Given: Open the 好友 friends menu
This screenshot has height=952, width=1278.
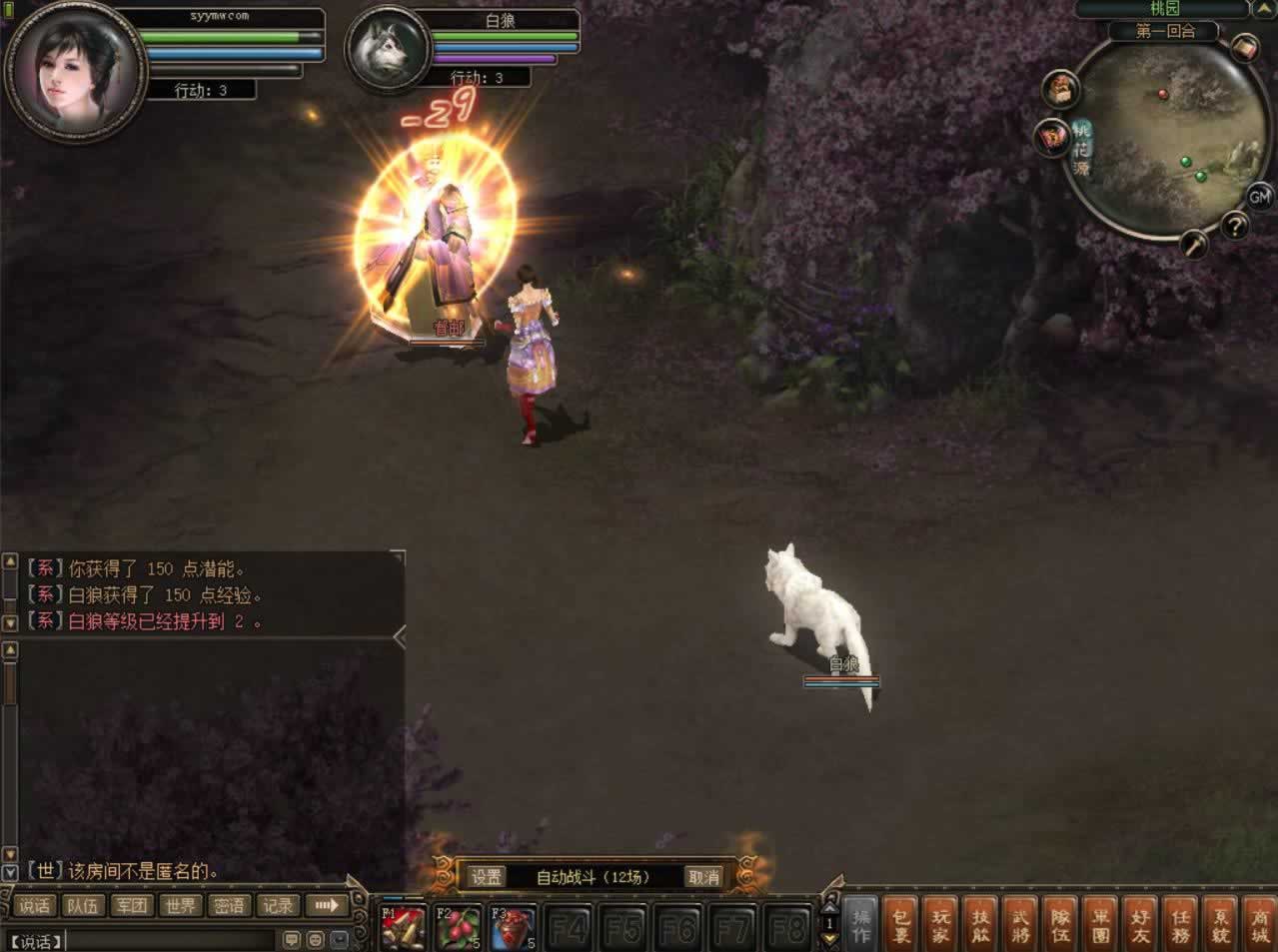Looking at the screenshot, I should click(1140, 924).
